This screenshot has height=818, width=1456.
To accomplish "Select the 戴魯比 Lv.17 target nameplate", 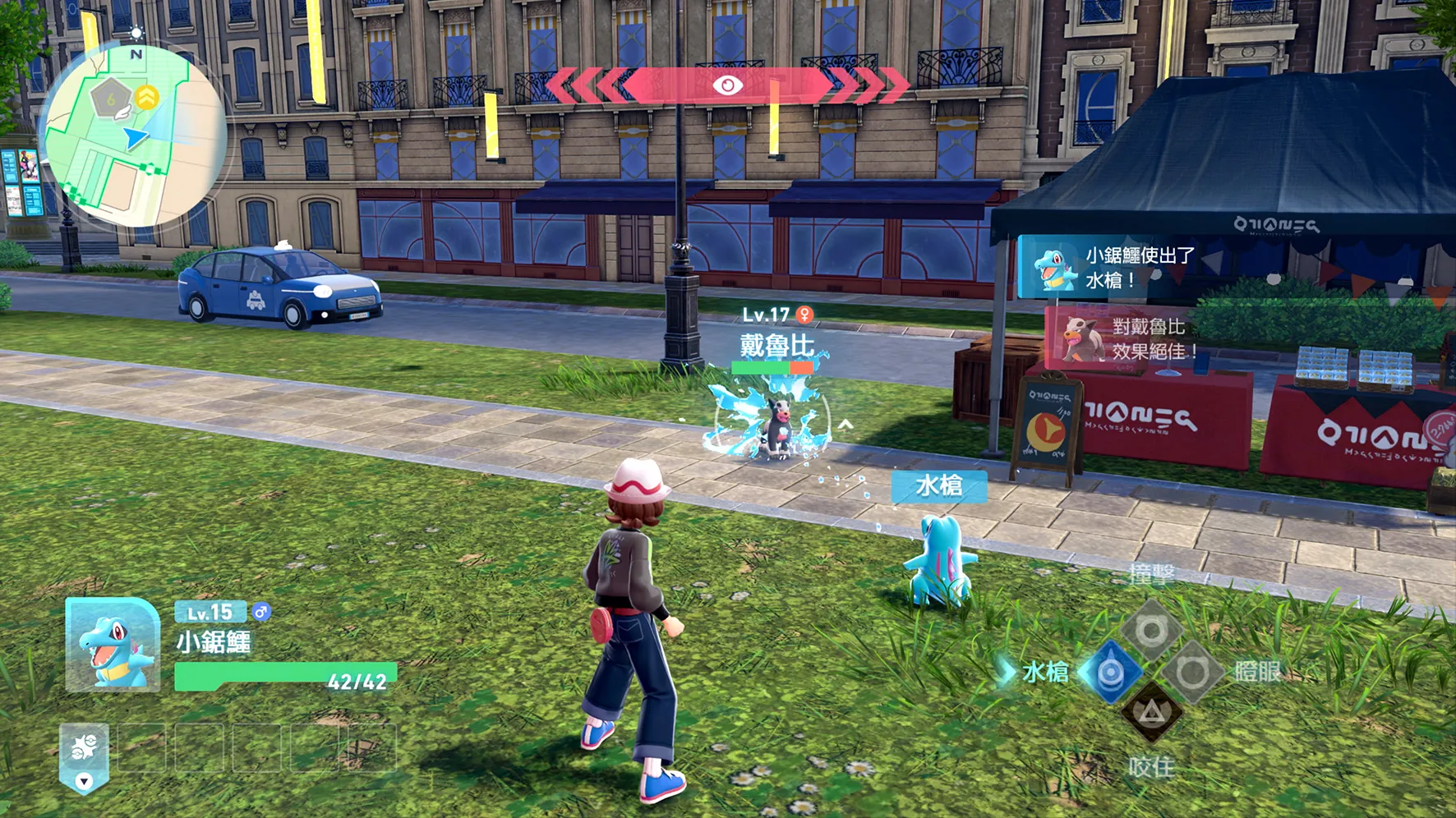I will [776, 337].
